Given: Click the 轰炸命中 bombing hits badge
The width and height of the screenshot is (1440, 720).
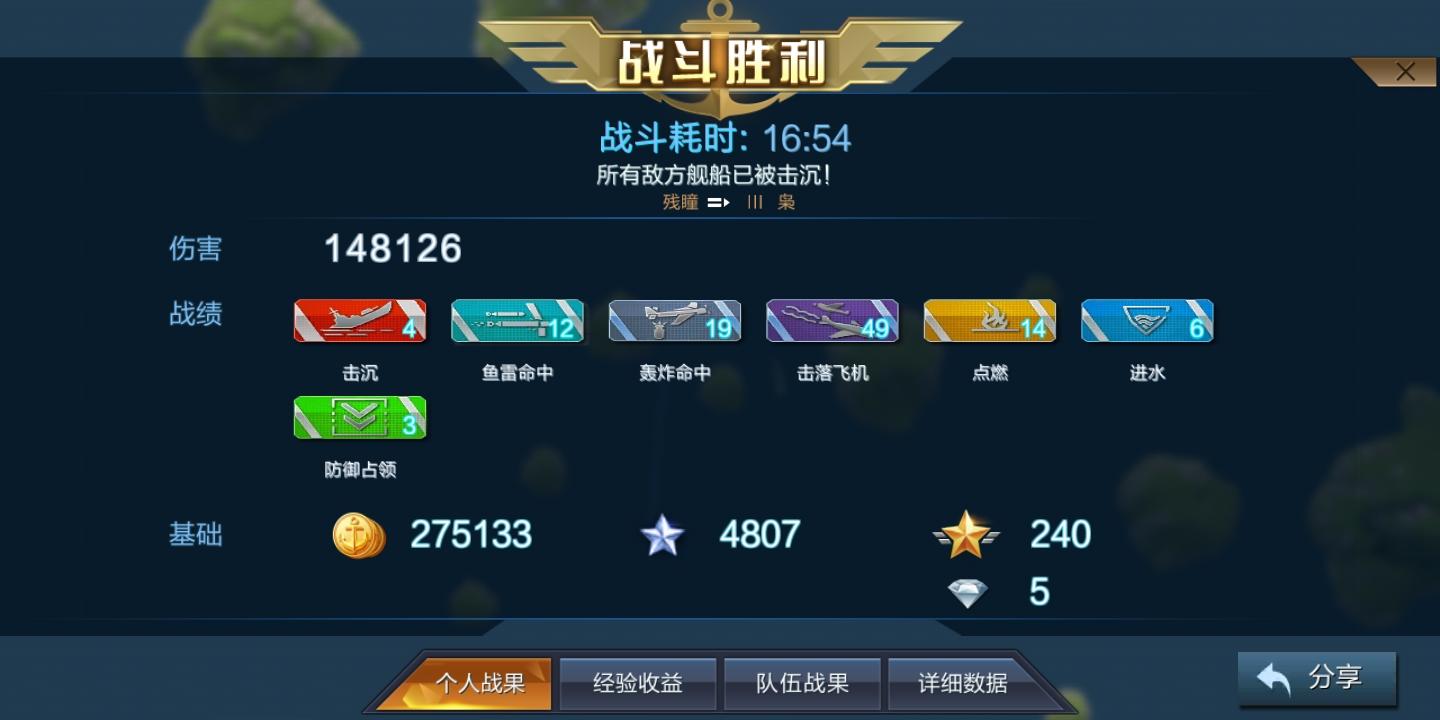Looking at the screenshot, I should [674, 320].
